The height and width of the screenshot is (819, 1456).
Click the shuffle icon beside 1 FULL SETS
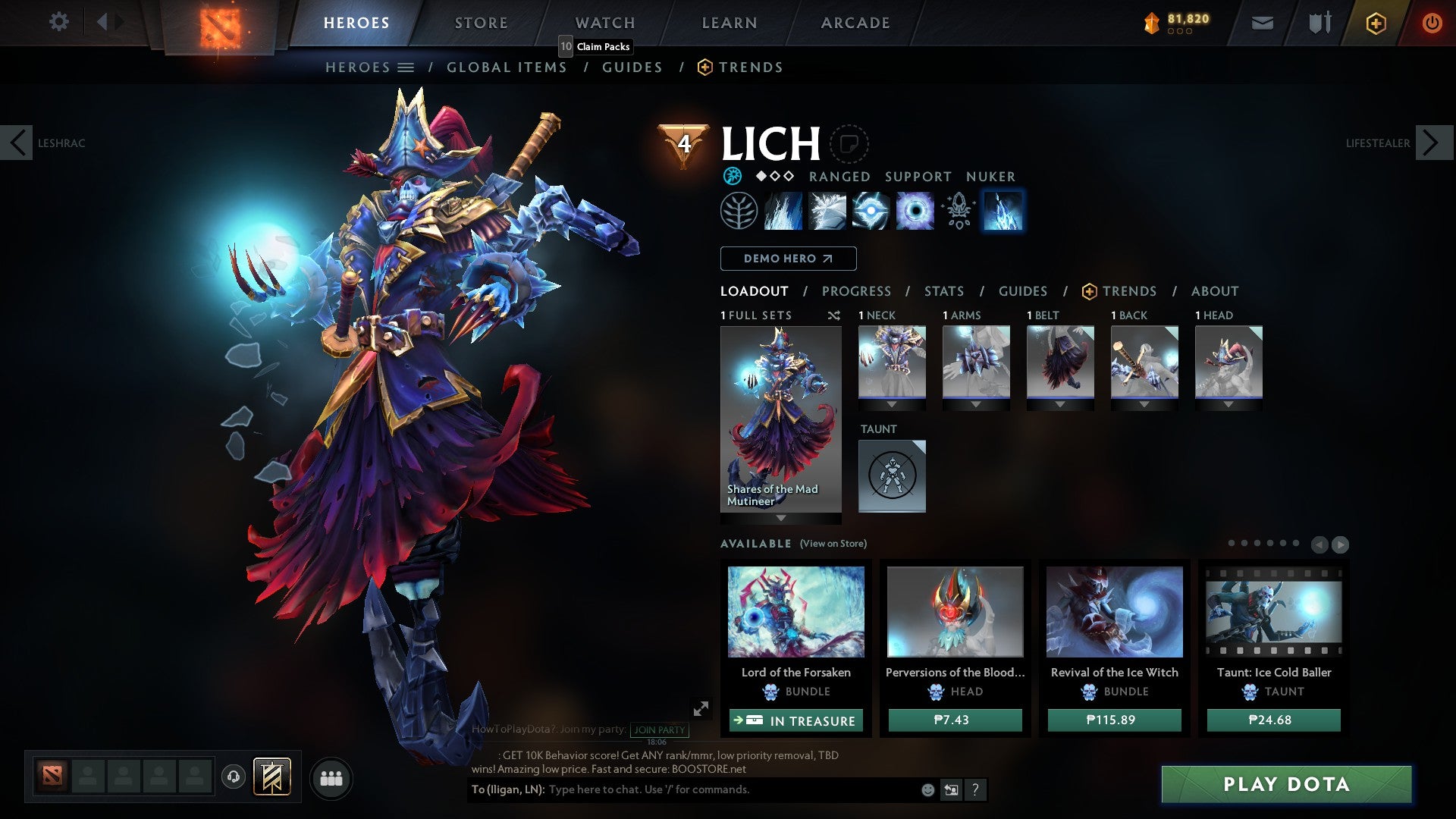(834, 315)
